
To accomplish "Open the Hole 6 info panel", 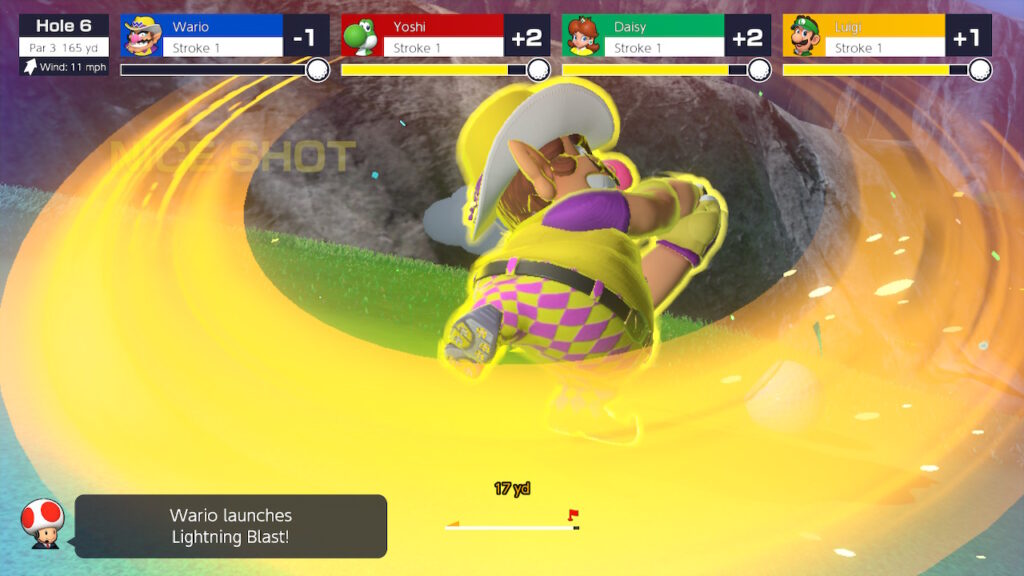I will (64, 44).
